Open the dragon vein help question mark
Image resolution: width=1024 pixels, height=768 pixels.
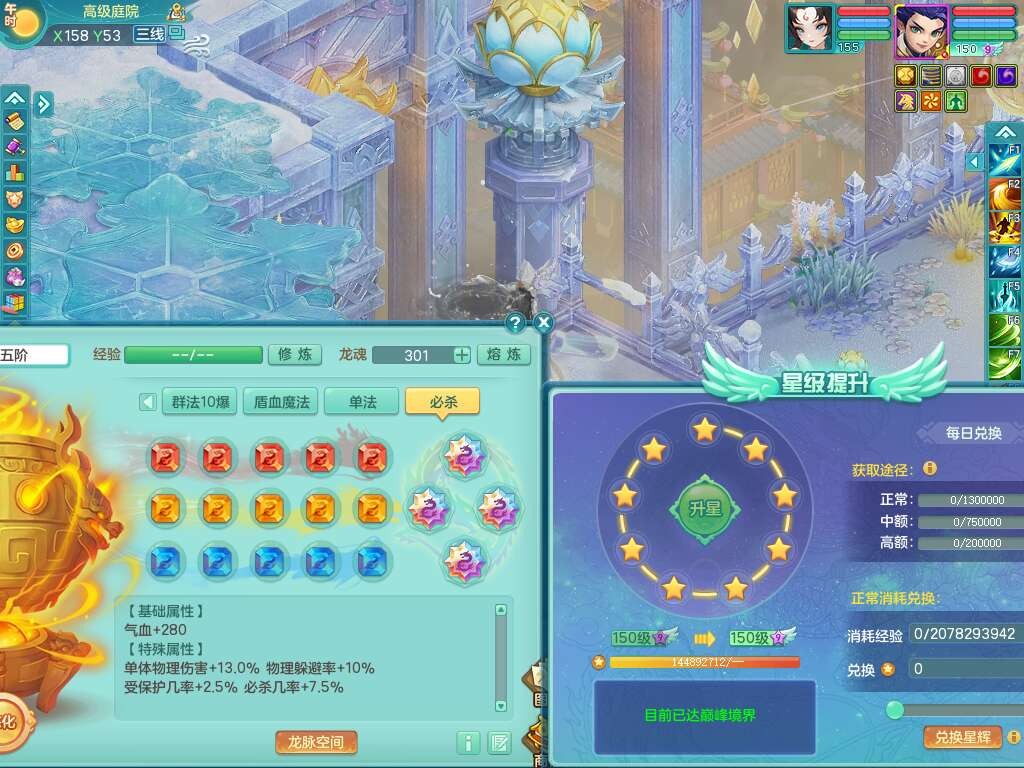(515, 322)
